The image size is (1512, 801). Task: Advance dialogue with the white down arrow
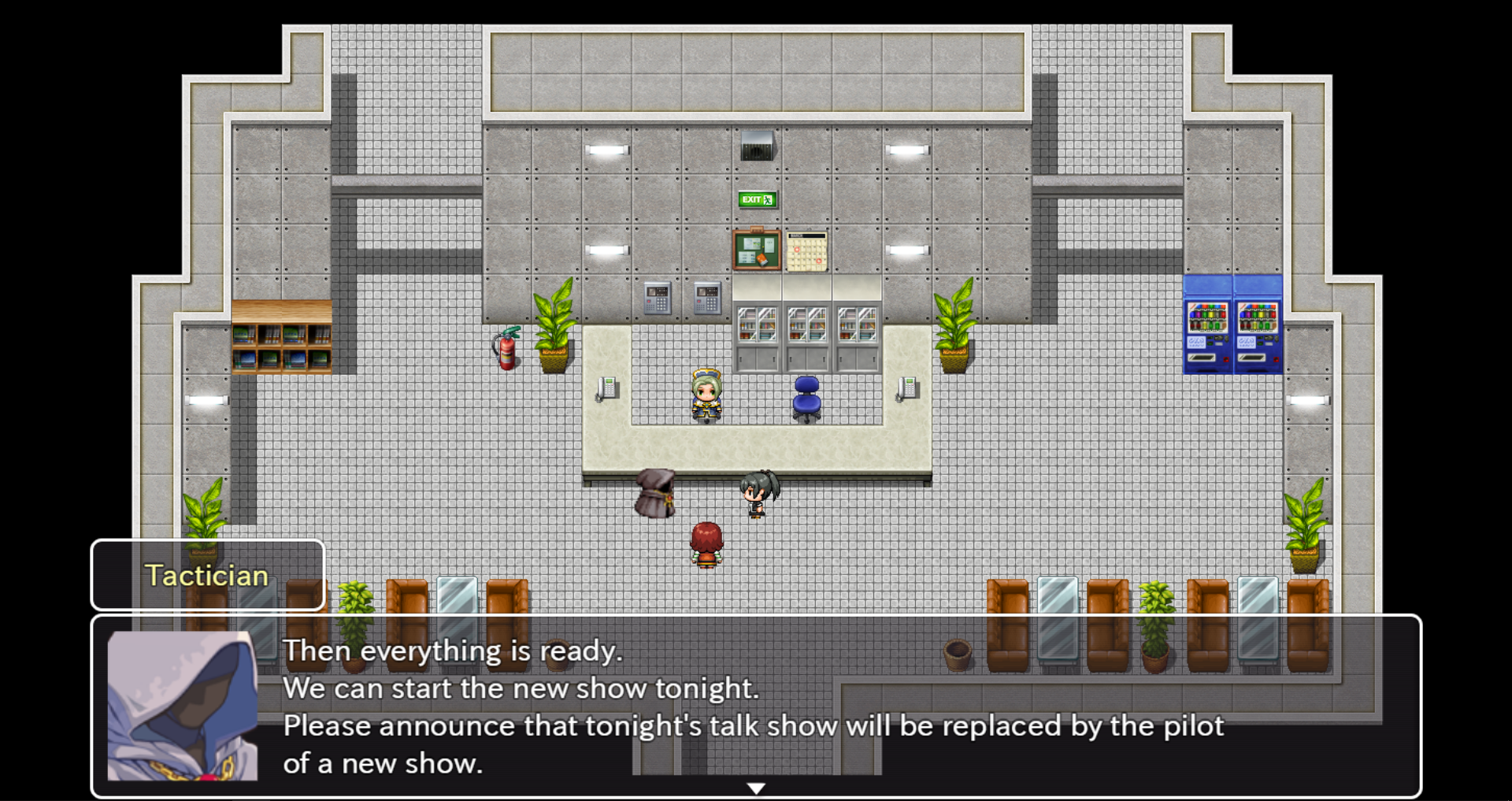pyautogui.click(x=756, y=788)
